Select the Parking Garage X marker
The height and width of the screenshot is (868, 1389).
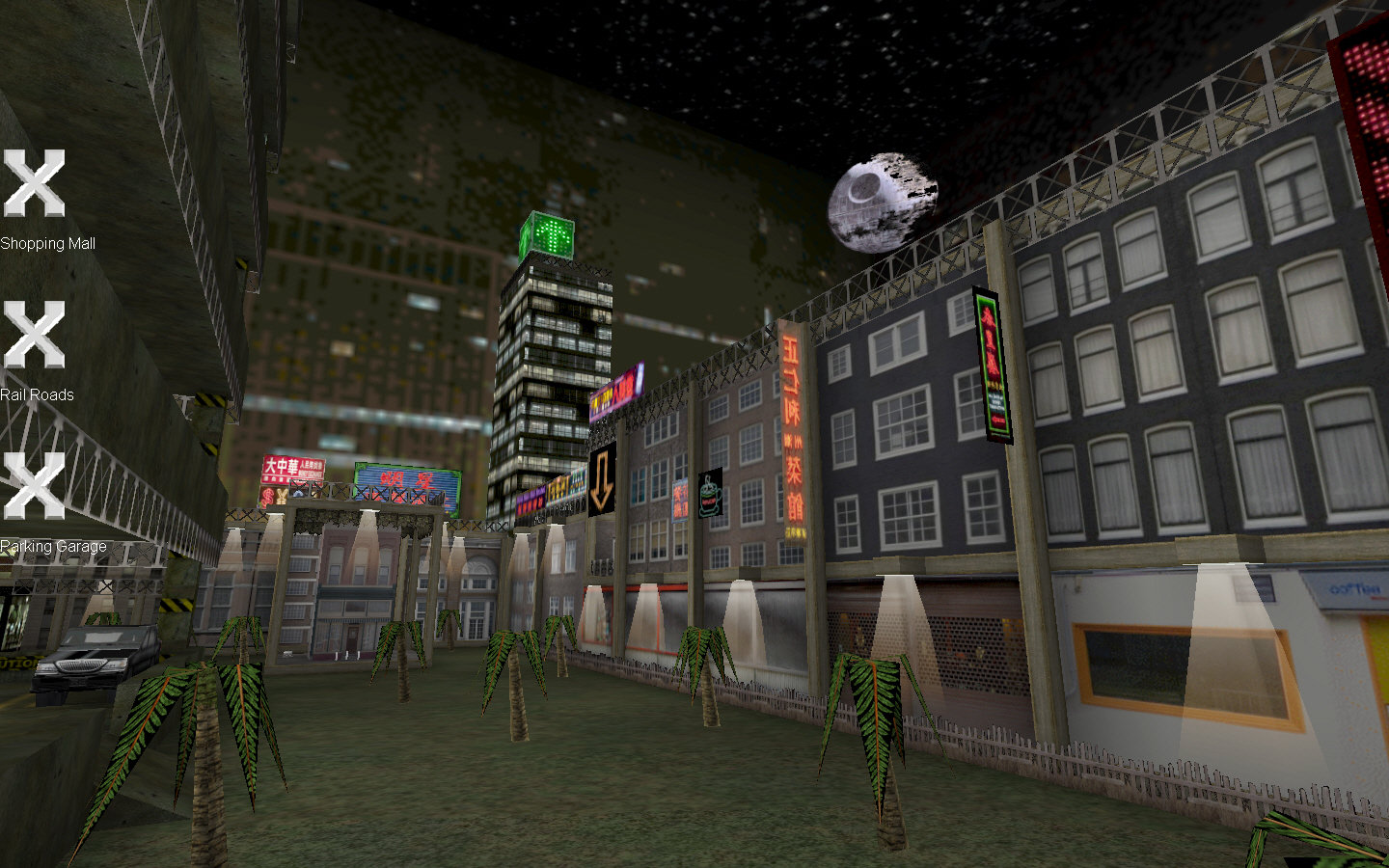click(34, 485)
